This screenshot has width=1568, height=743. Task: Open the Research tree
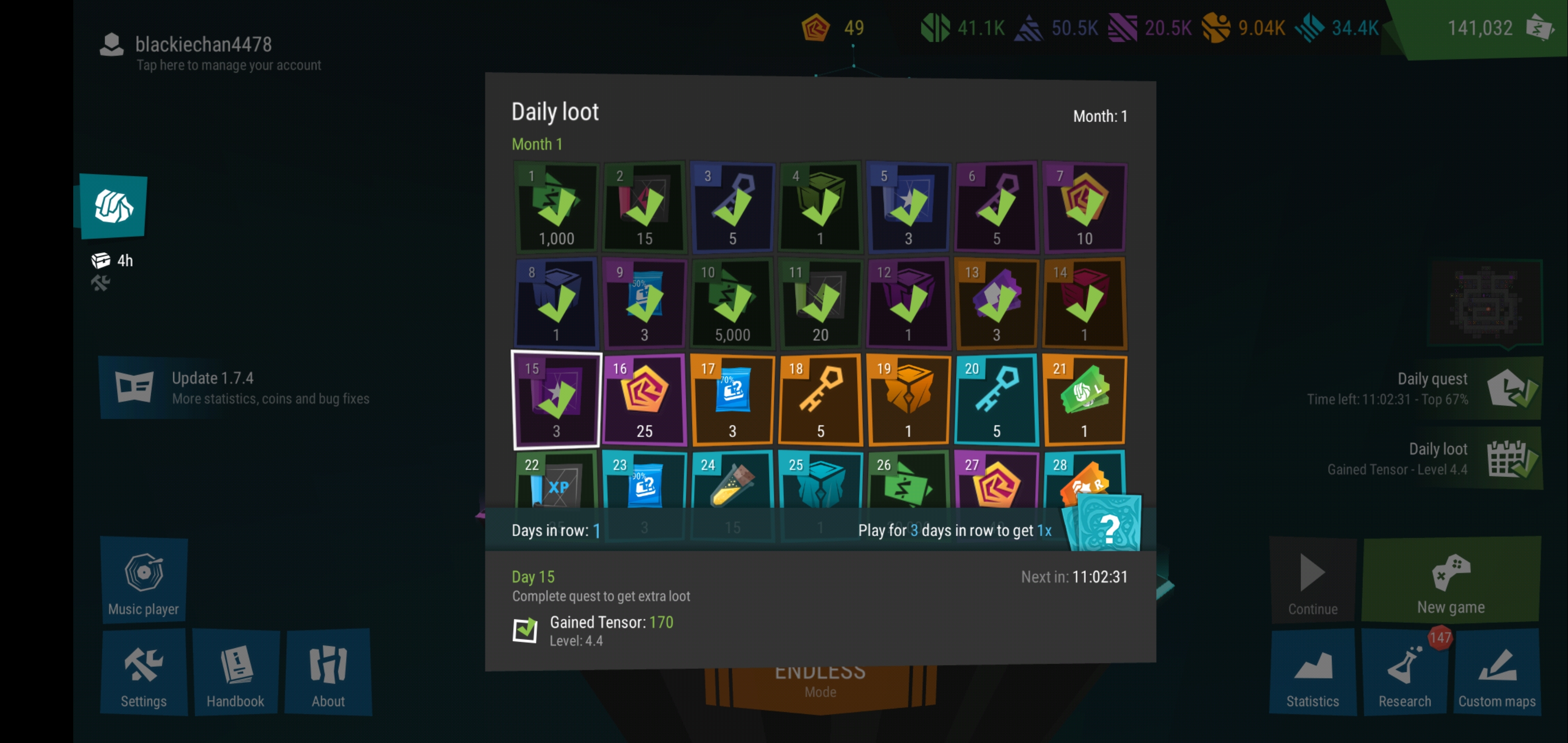point(1404,672)
